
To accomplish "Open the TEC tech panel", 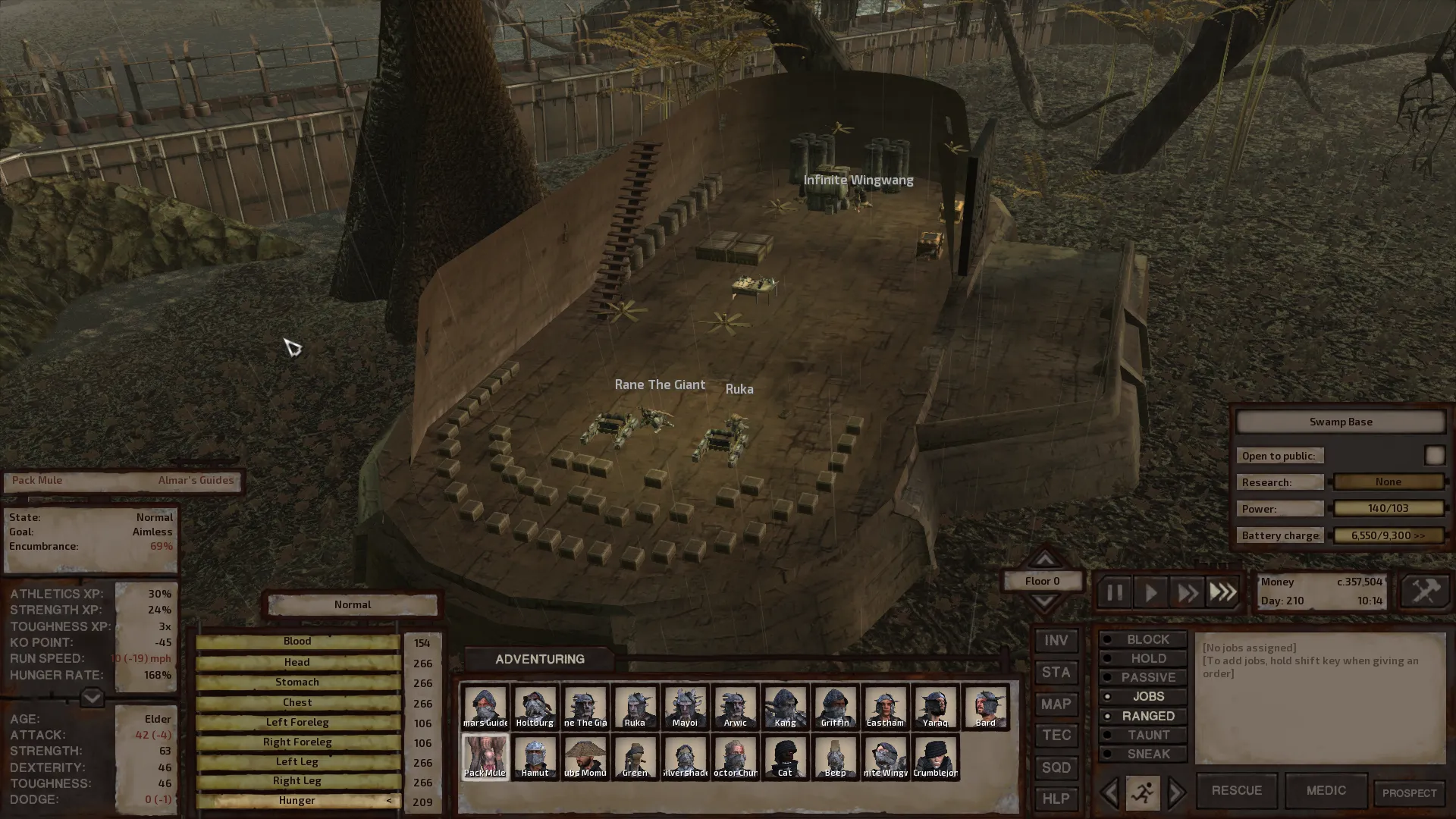I will tap(1056, 736).
